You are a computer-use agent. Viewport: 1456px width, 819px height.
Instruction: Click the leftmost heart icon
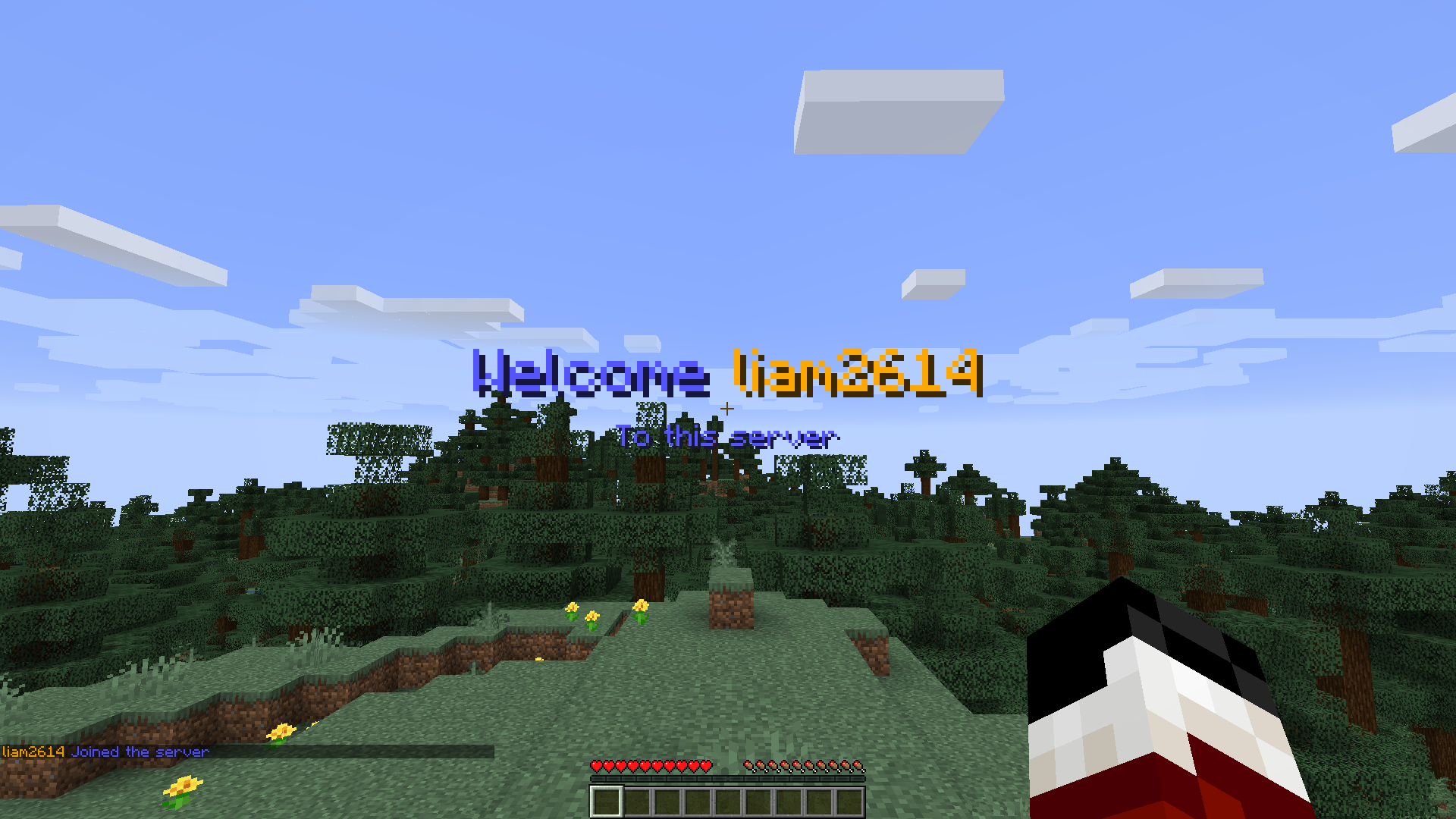(x=597, y=766)
